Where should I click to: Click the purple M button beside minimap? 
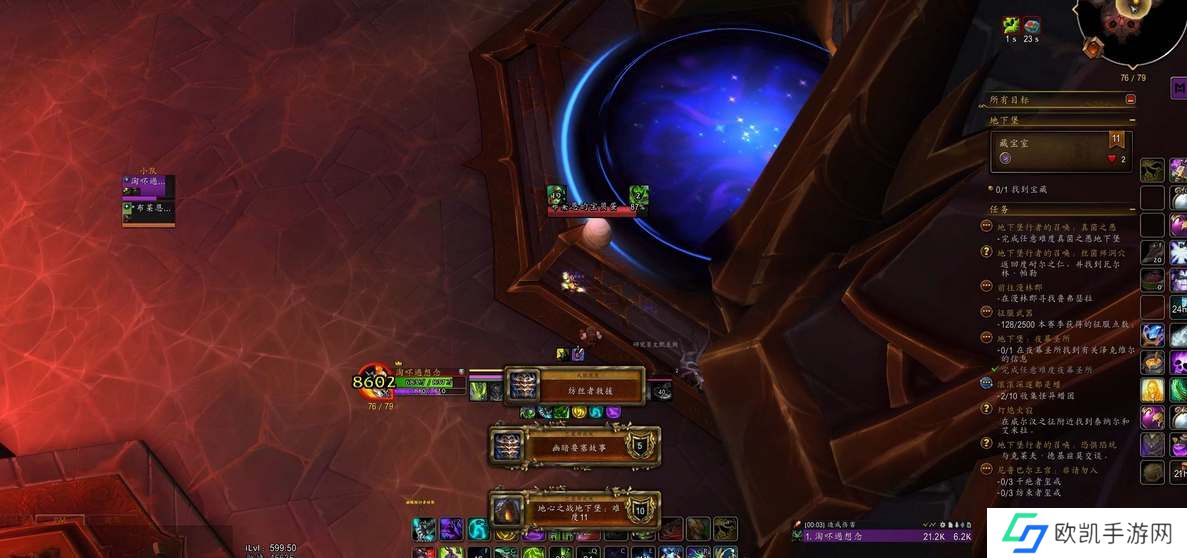1178,88
